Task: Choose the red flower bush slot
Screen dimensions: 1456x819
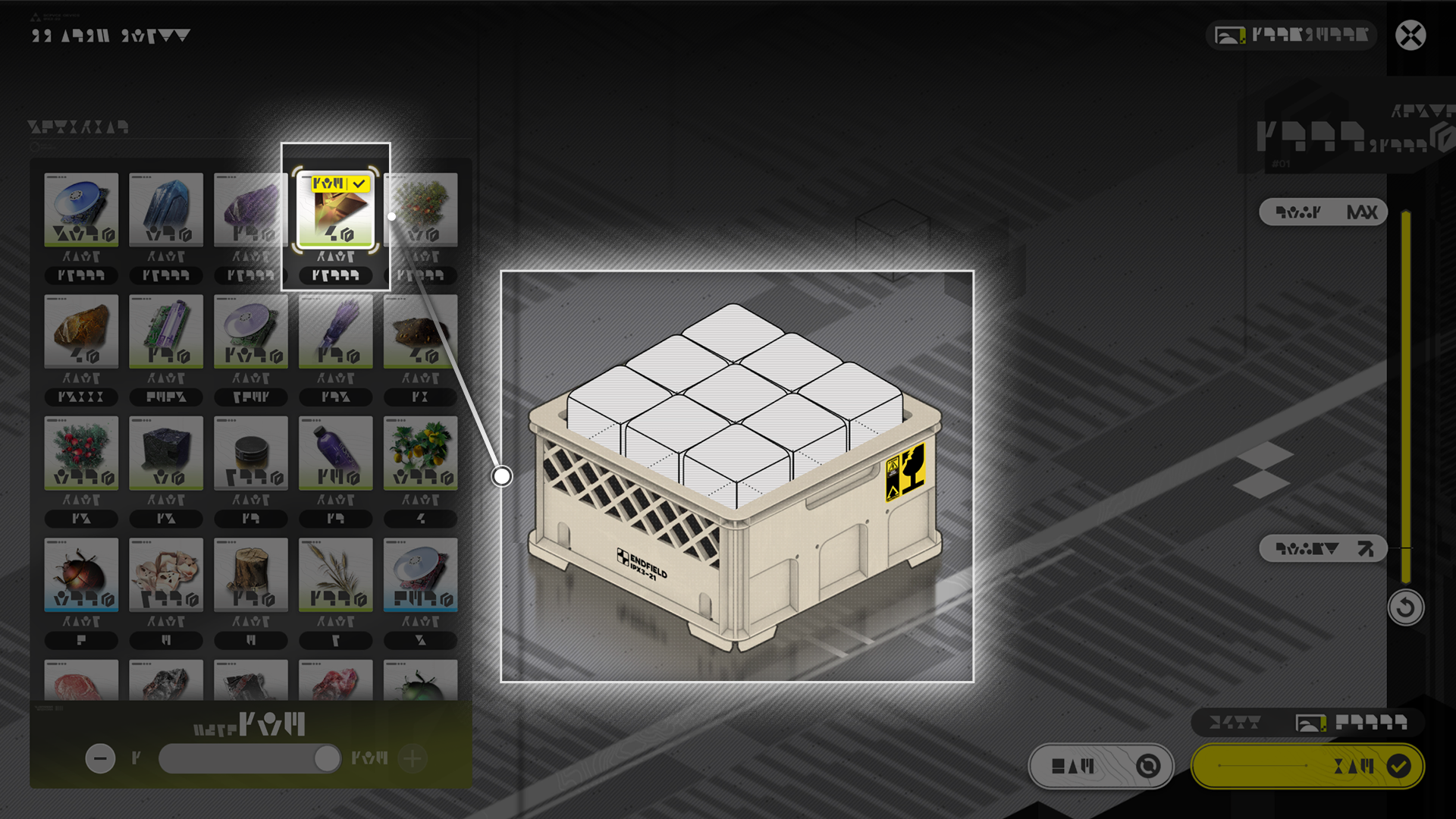Action: click(81, 453)
